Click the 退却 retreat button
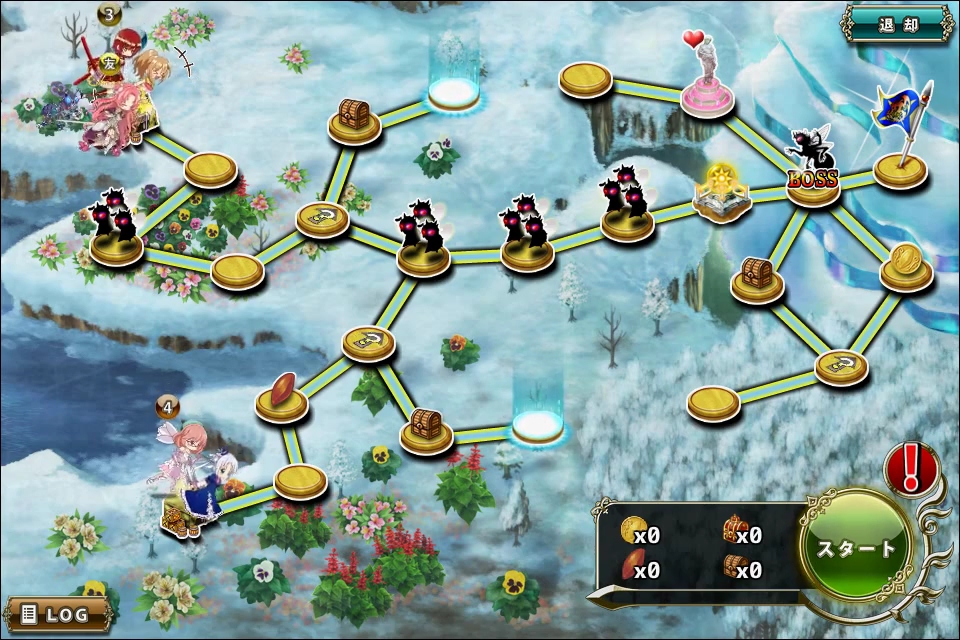The height and width of the screenshot is (640, 960). point(897,23)
